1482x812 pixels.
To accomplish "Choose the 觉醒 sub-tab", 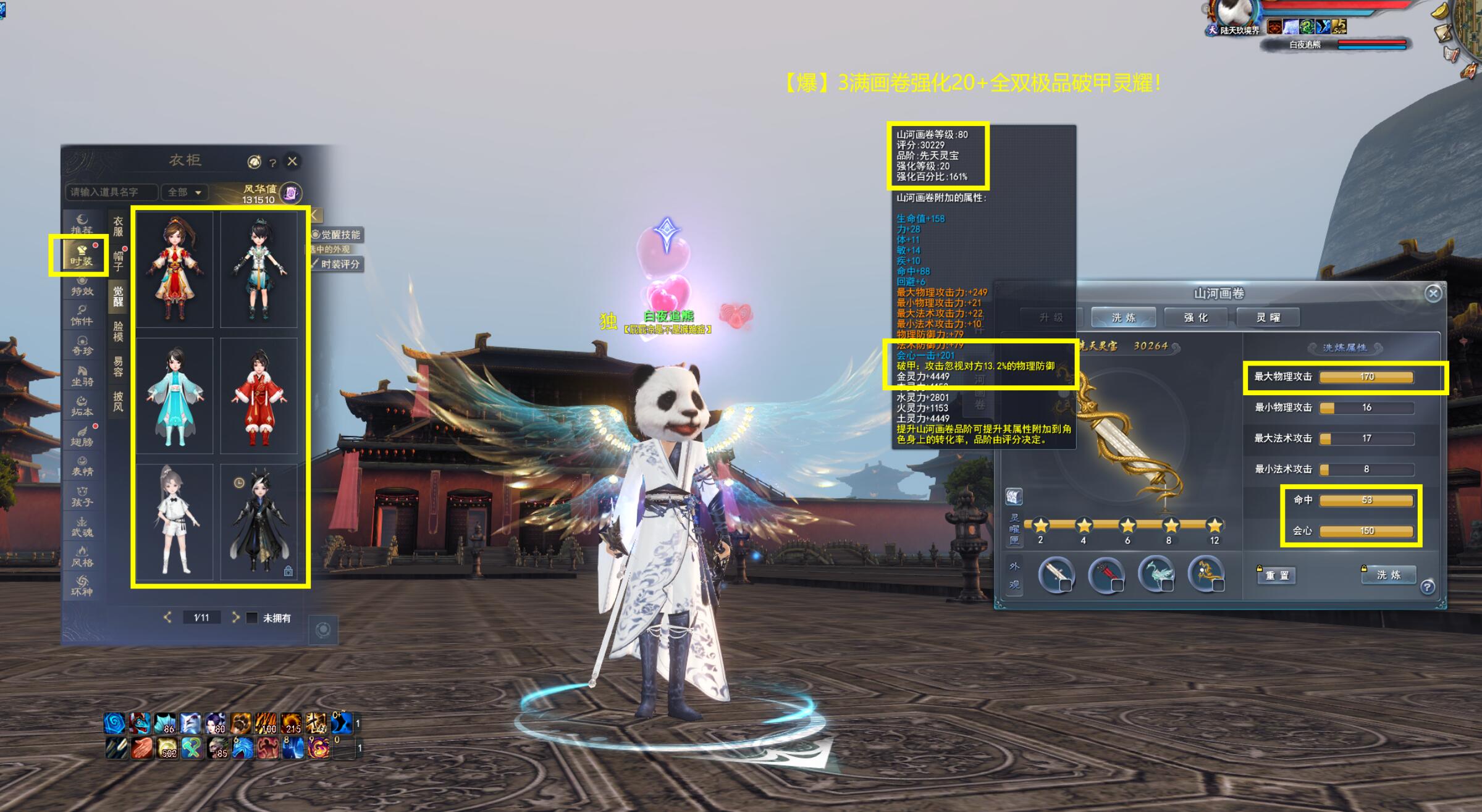I will tap(118, 296).
